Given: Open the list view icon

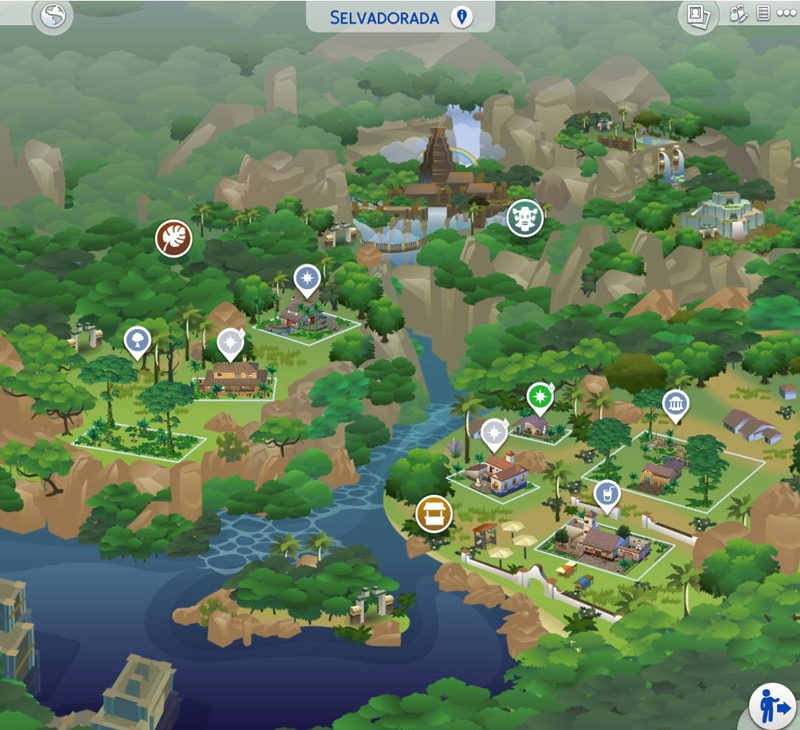Looking at the screenshot, I should (763, 14).
